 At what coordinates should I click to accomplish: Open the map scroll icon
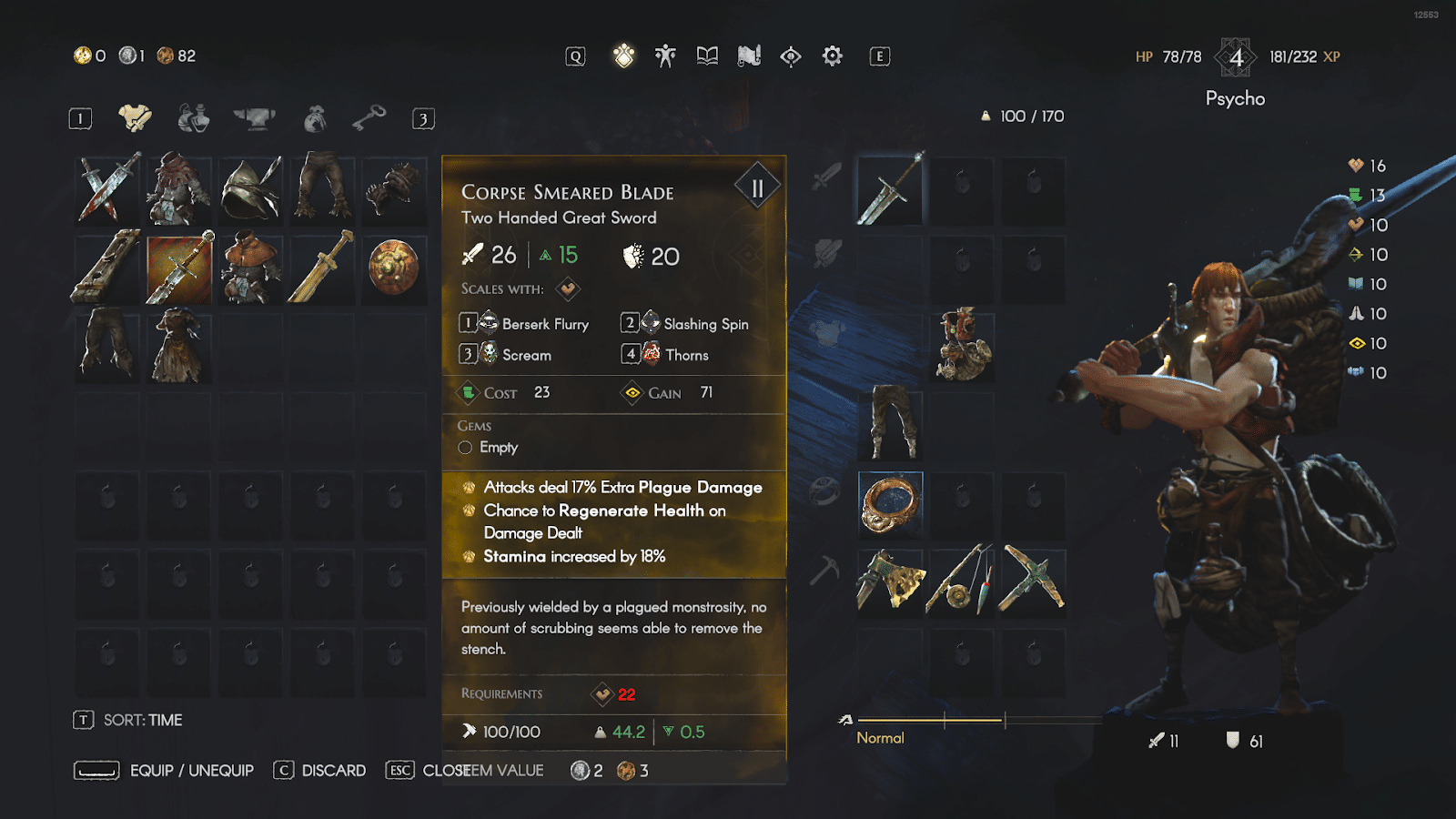tap(747, 56)
